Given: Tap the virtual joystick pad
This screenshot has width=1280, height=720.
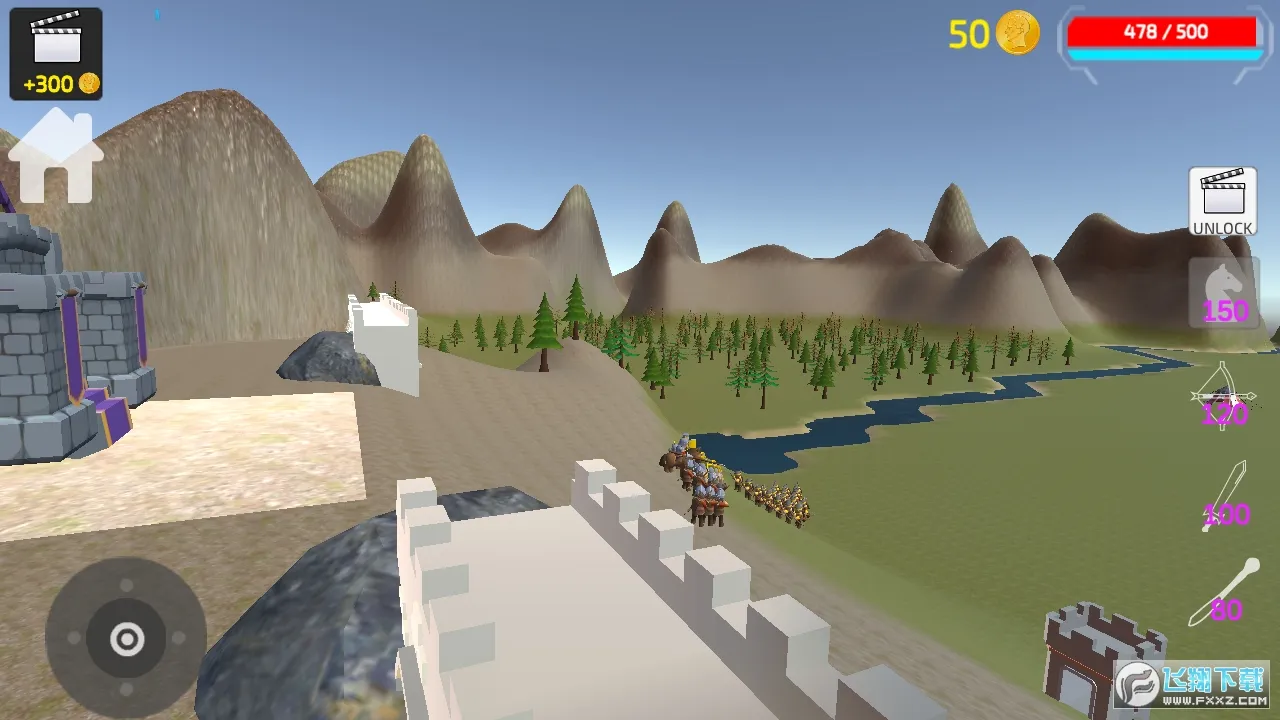Looking at the screenshot, I should pyautogui.click(x=126, y=638).
